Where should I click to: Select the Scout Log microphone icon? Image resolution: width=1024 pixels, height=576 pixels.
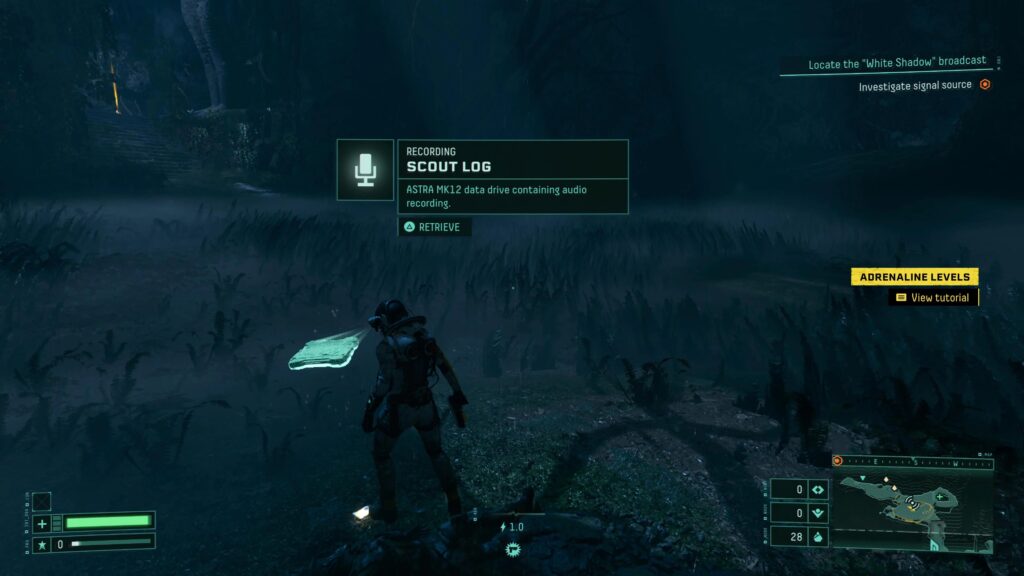365,170
